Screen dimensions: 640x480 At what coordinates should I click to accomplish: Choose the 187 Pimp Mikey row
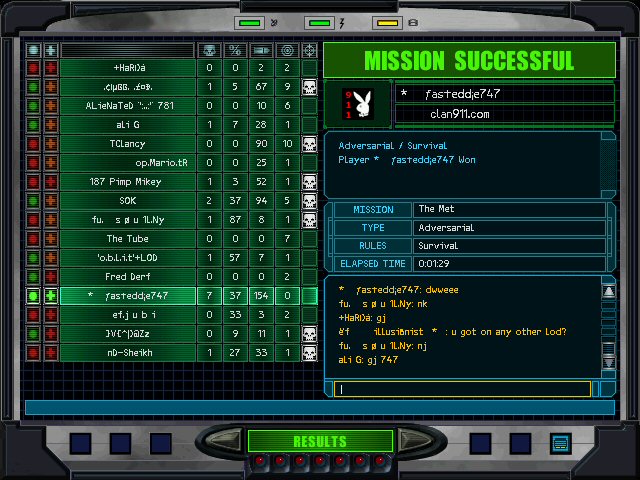click(128, 182)
